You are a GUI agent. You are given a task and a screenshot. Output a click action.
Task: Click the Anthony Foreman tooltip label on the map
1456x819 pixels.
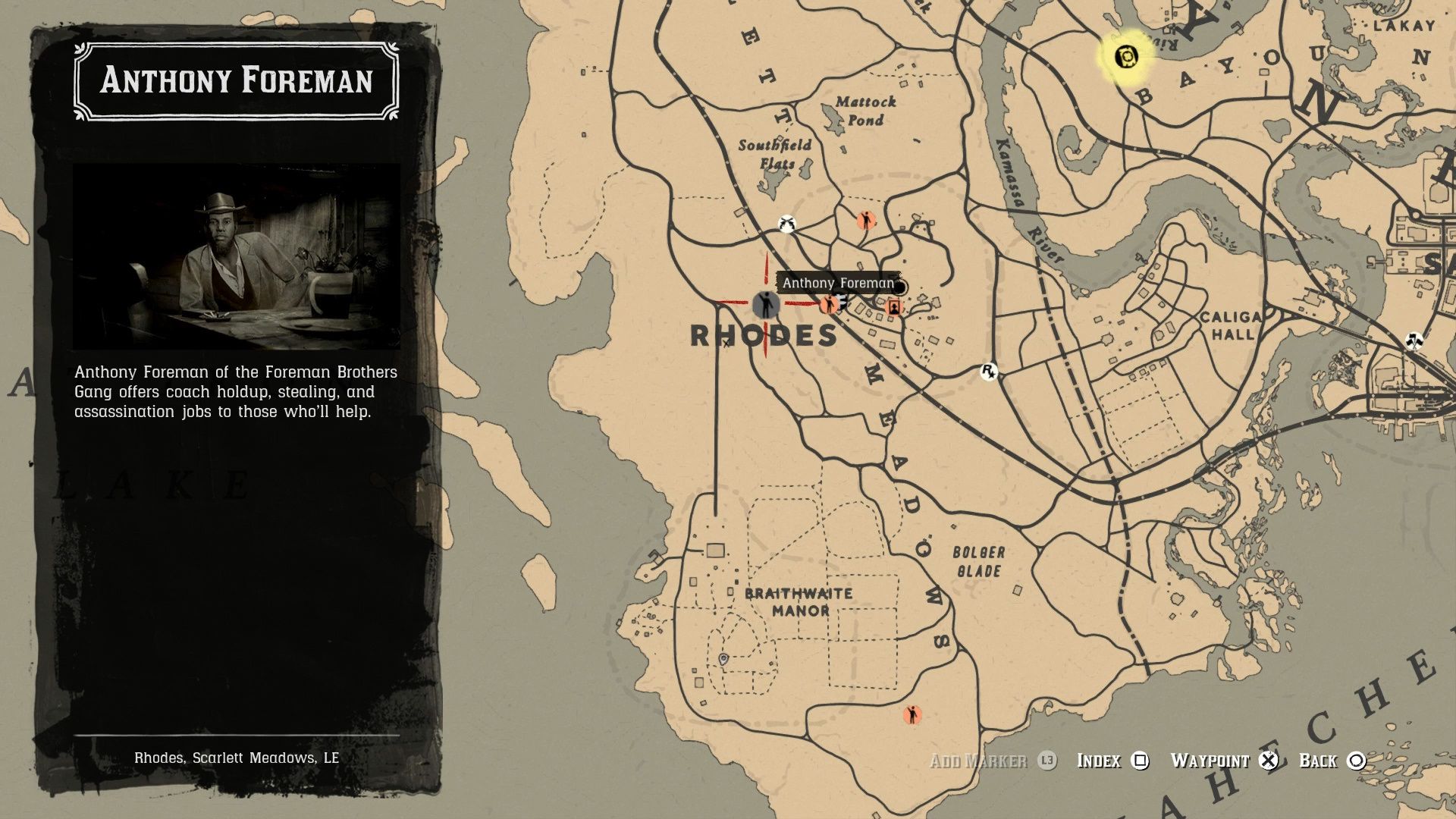(839, 283)
